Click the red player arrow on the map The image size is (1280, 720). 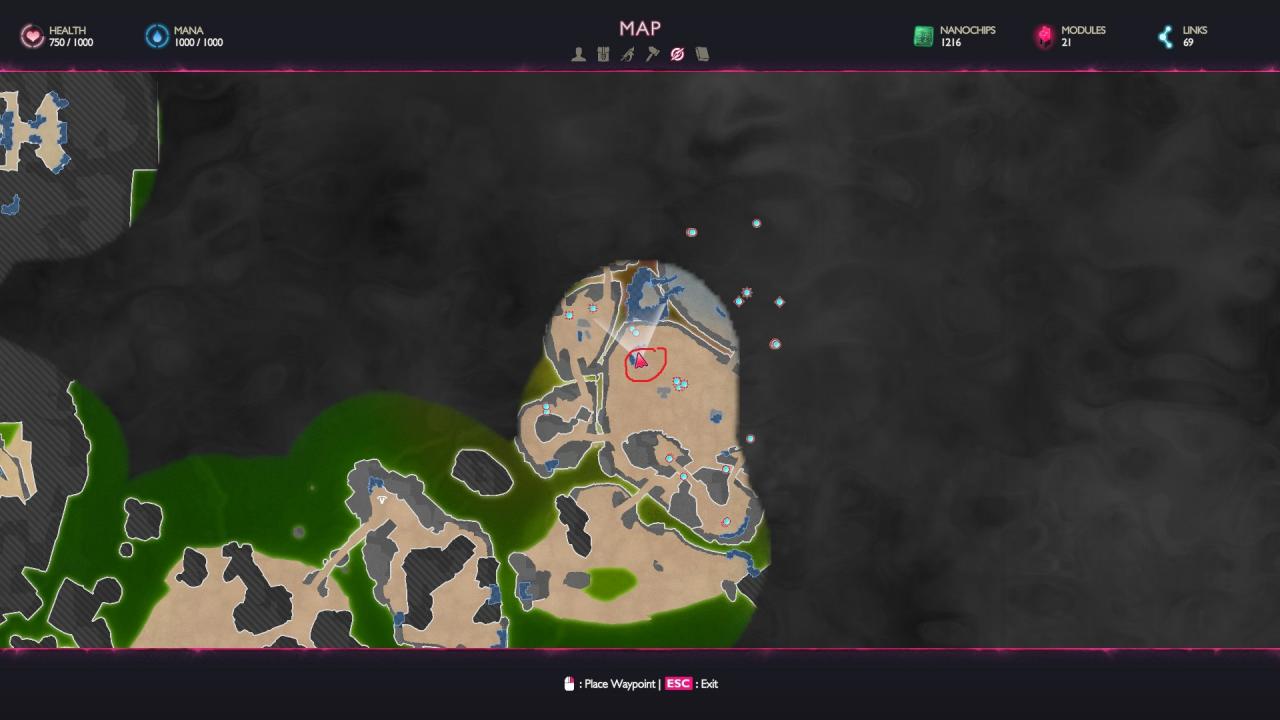coord(640,361)
